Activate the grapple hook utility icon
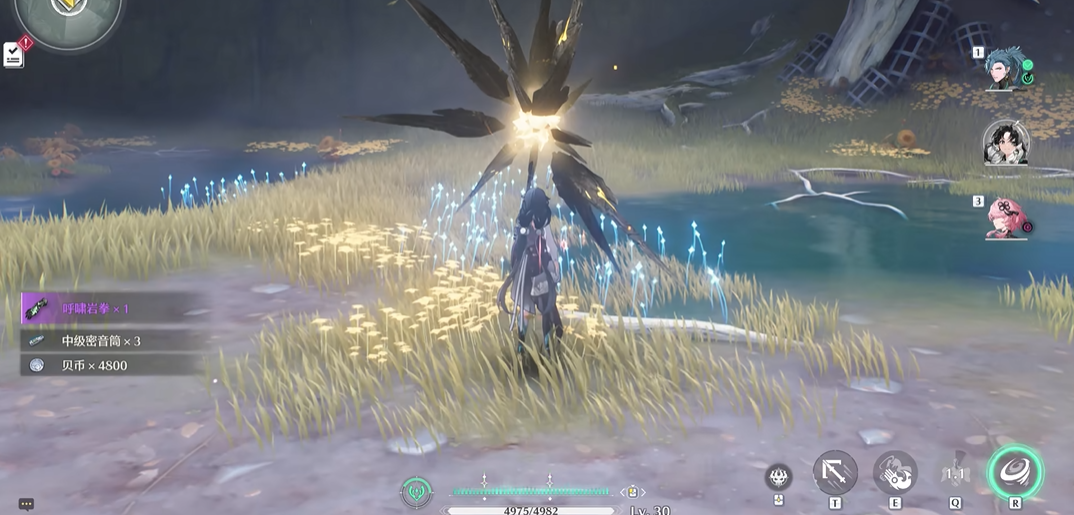Screen dimensions: 1074x515 tap(835, 472)
